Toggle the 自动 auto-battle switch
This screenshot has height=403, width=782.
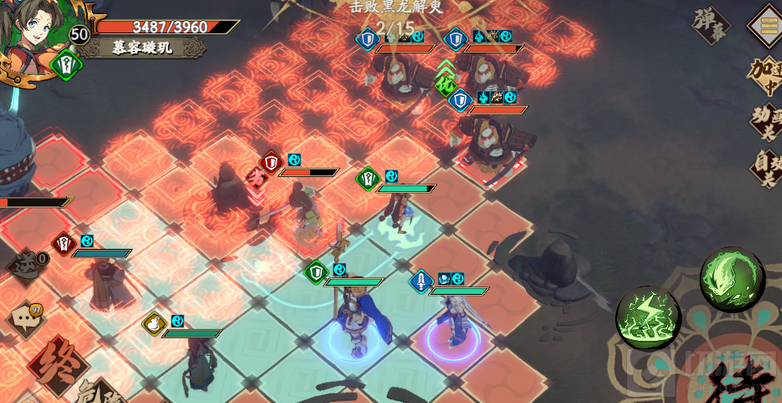tap(765, 166)
